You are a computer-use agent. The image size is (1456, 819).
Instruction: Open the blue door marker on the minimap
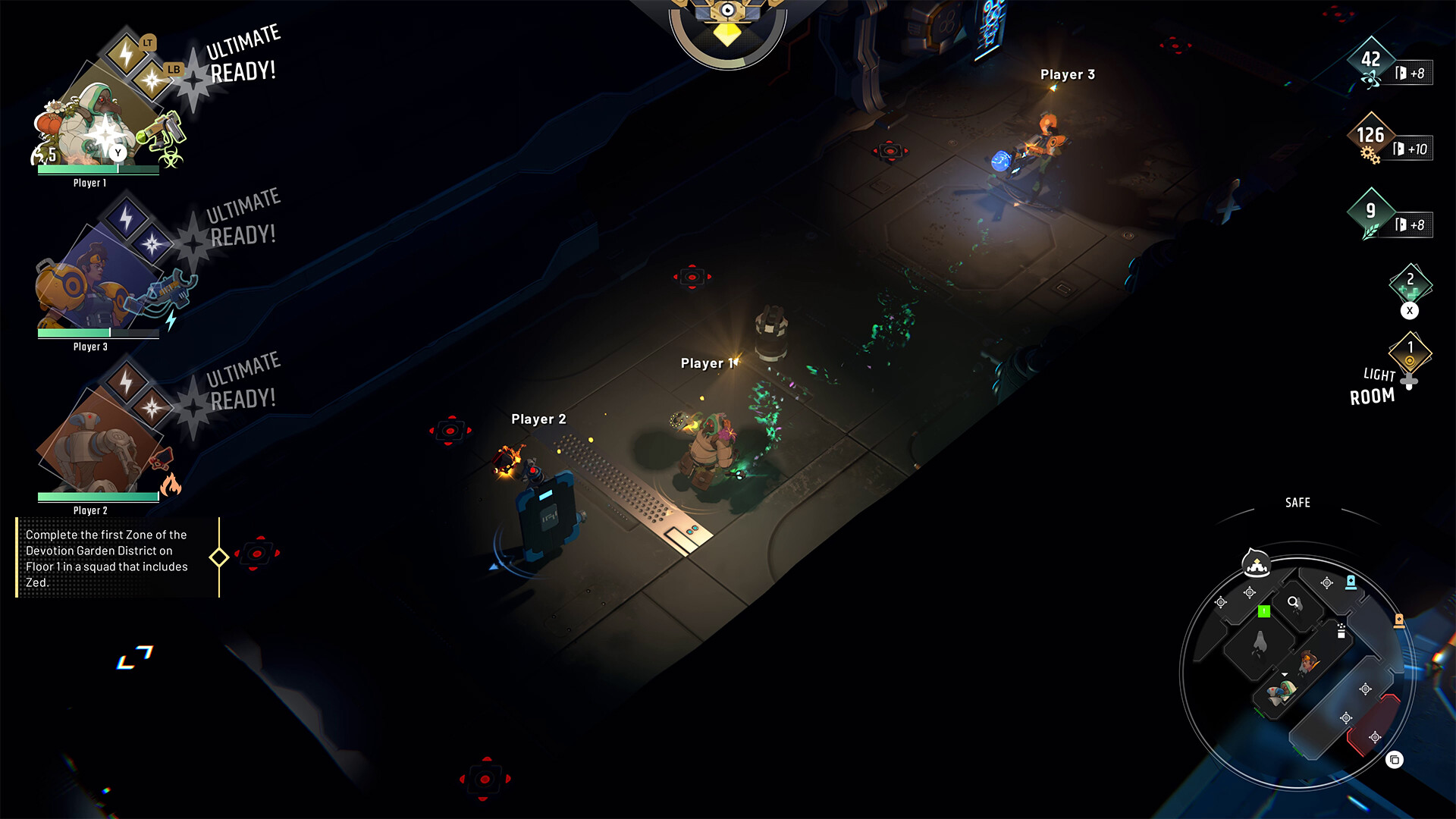[1350, 582]
